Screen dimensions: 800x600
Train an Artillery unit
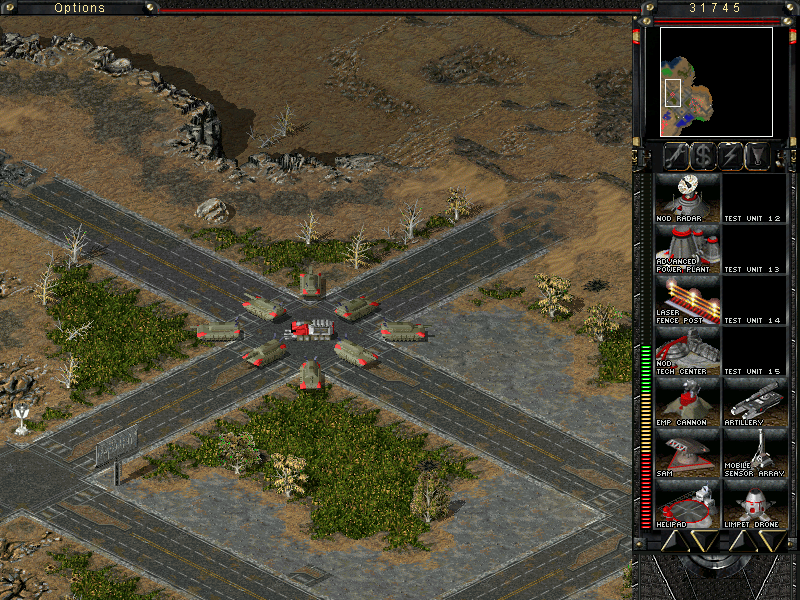pos(755,401)
